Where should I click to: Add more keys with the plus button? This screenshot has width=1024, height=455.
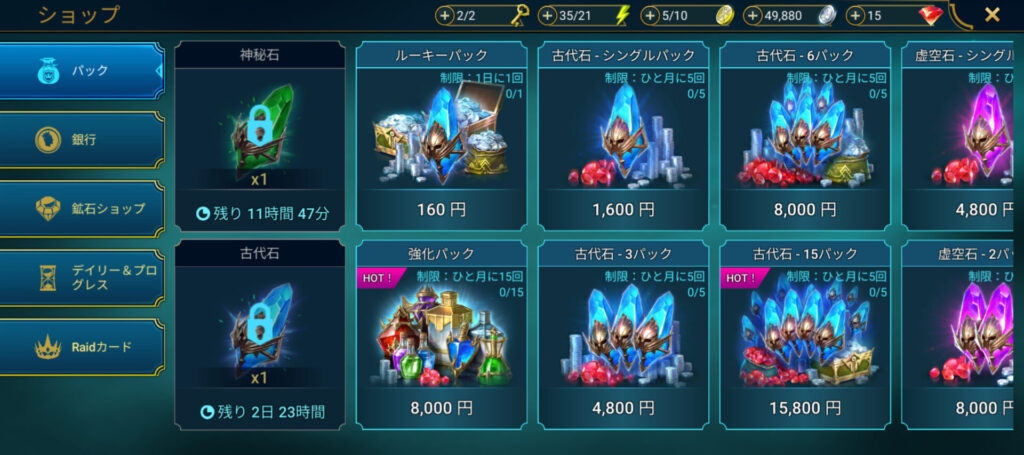point(446,16)
